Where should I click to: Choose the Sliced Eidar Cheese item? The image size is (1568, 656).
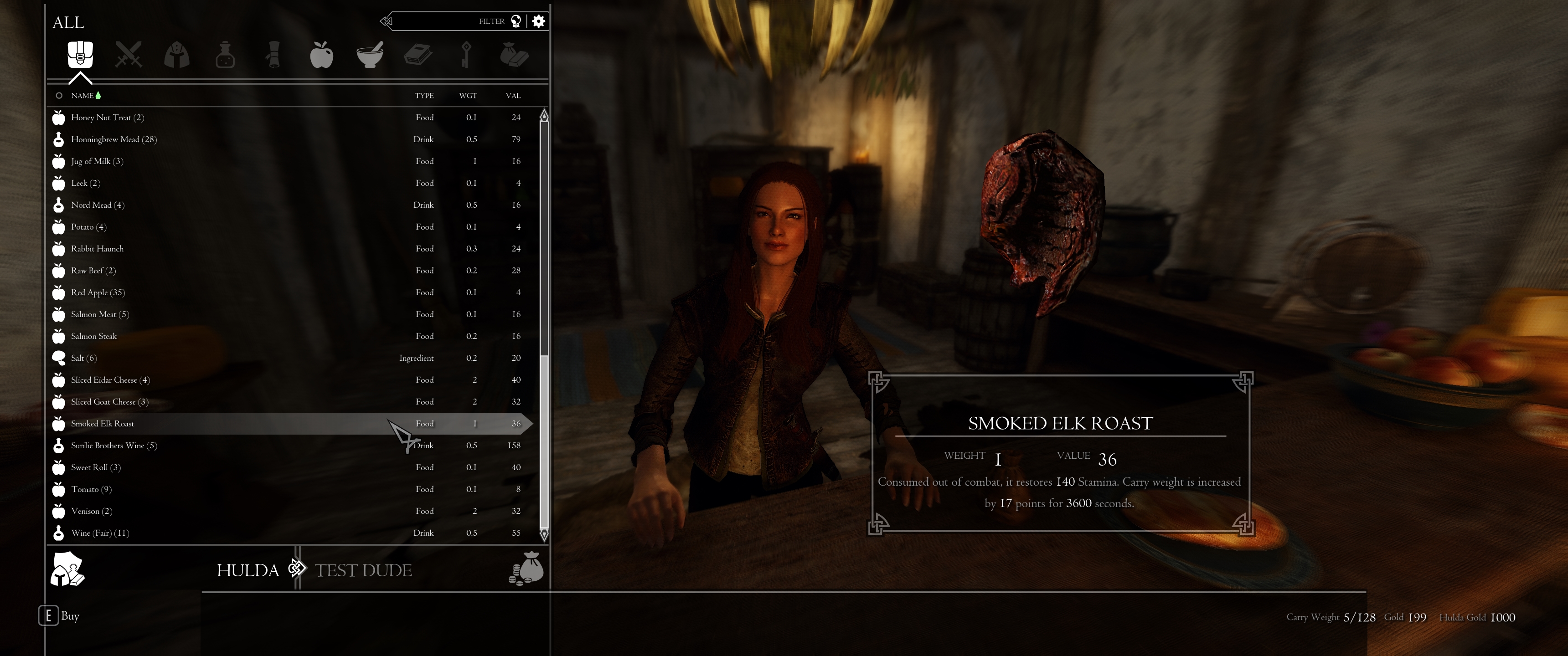[109, 380]
